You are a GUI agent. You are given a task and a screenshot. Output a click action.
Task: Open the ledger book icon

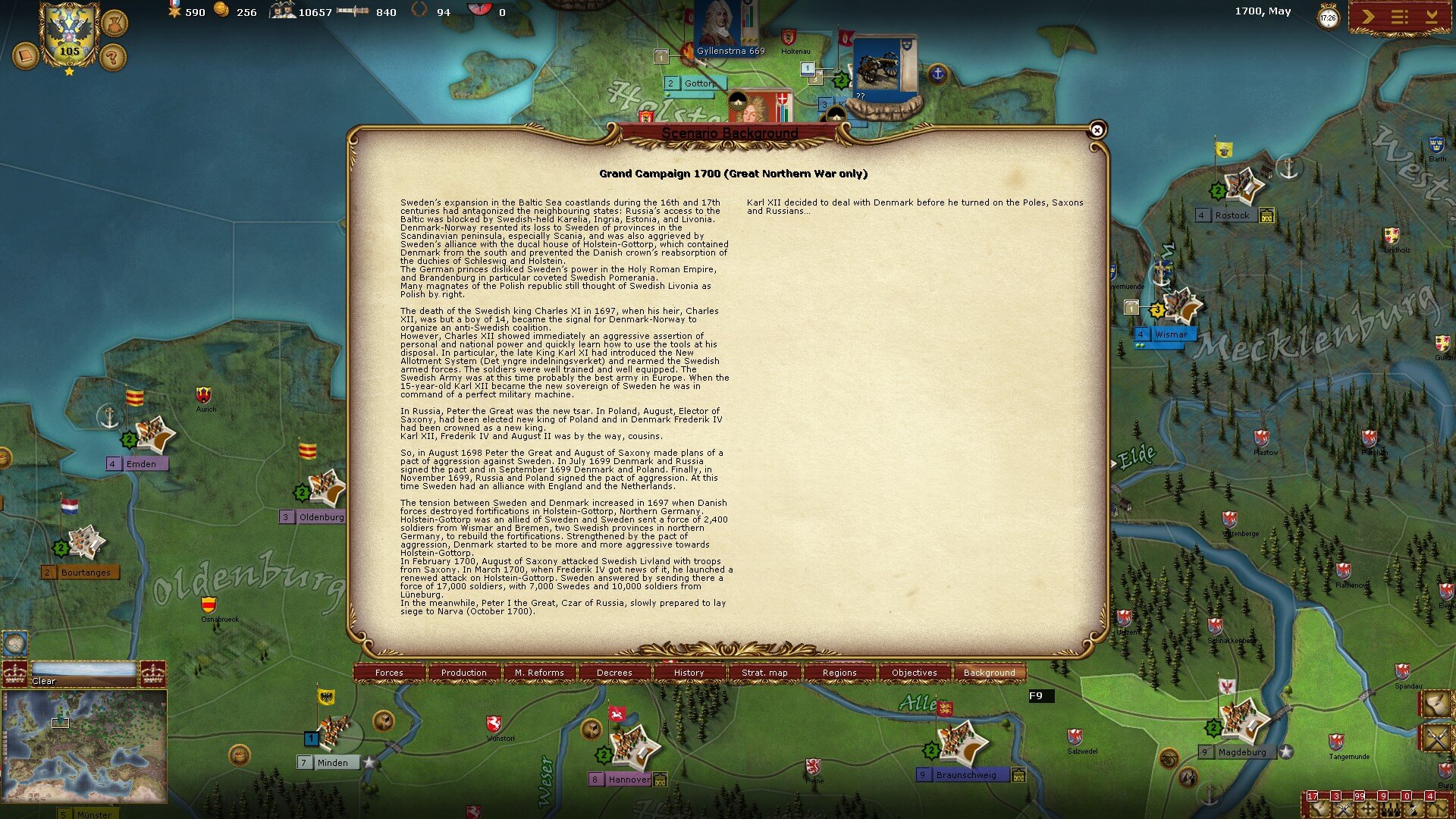26,55
